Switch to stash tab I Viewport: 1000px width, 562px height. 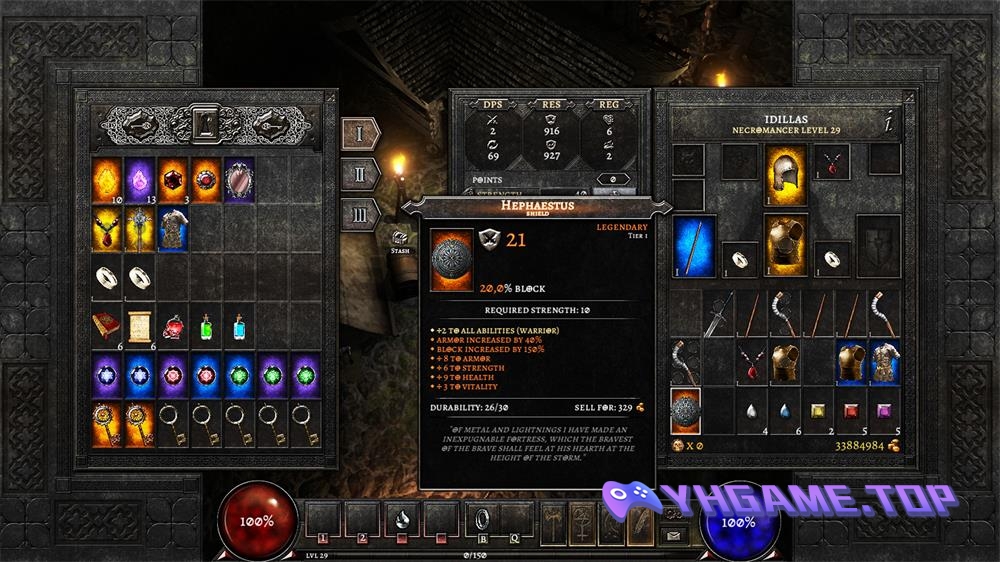coord(360,132)
